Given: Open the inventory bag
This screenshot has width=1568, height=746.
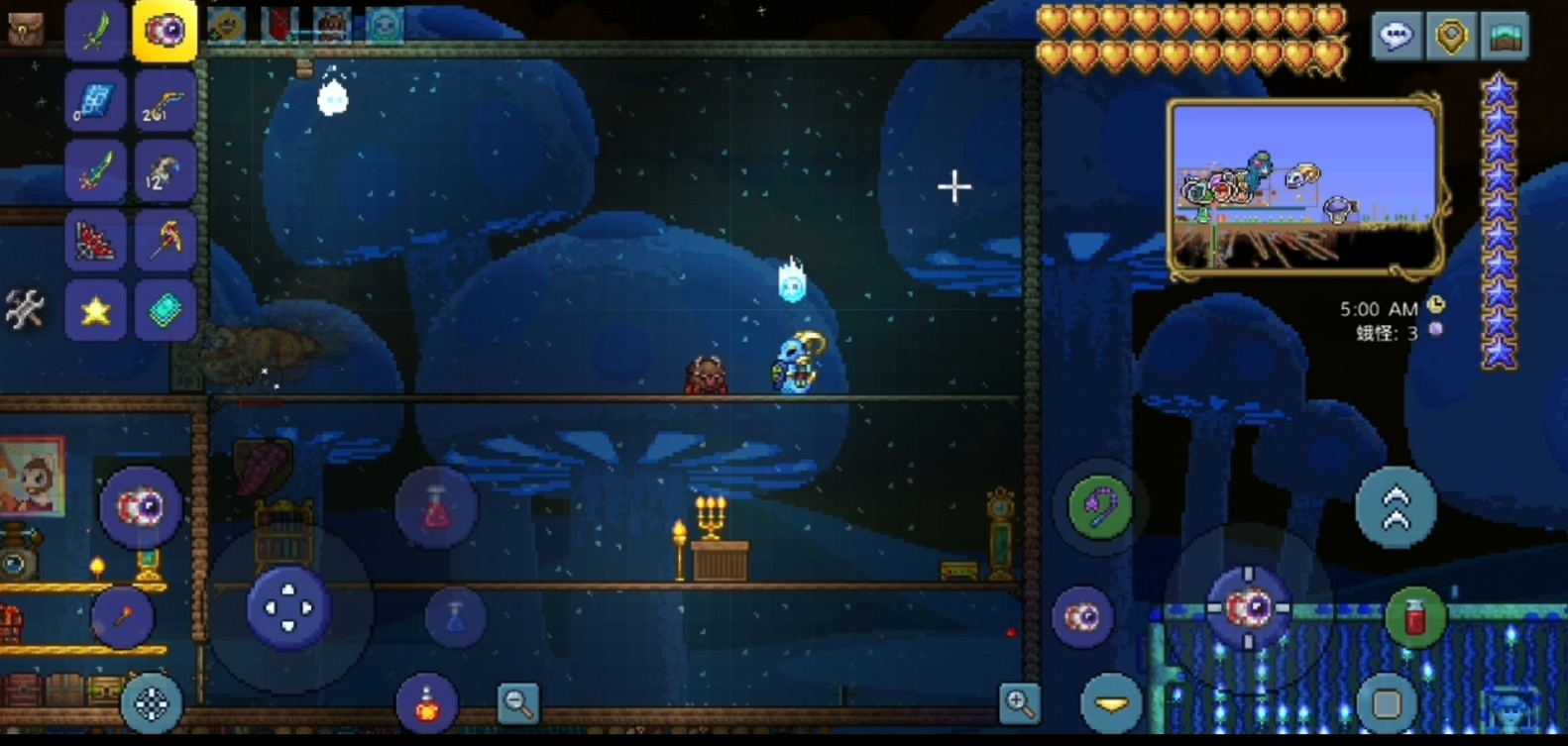Looking at the screenshot, I should pos(24,30).
